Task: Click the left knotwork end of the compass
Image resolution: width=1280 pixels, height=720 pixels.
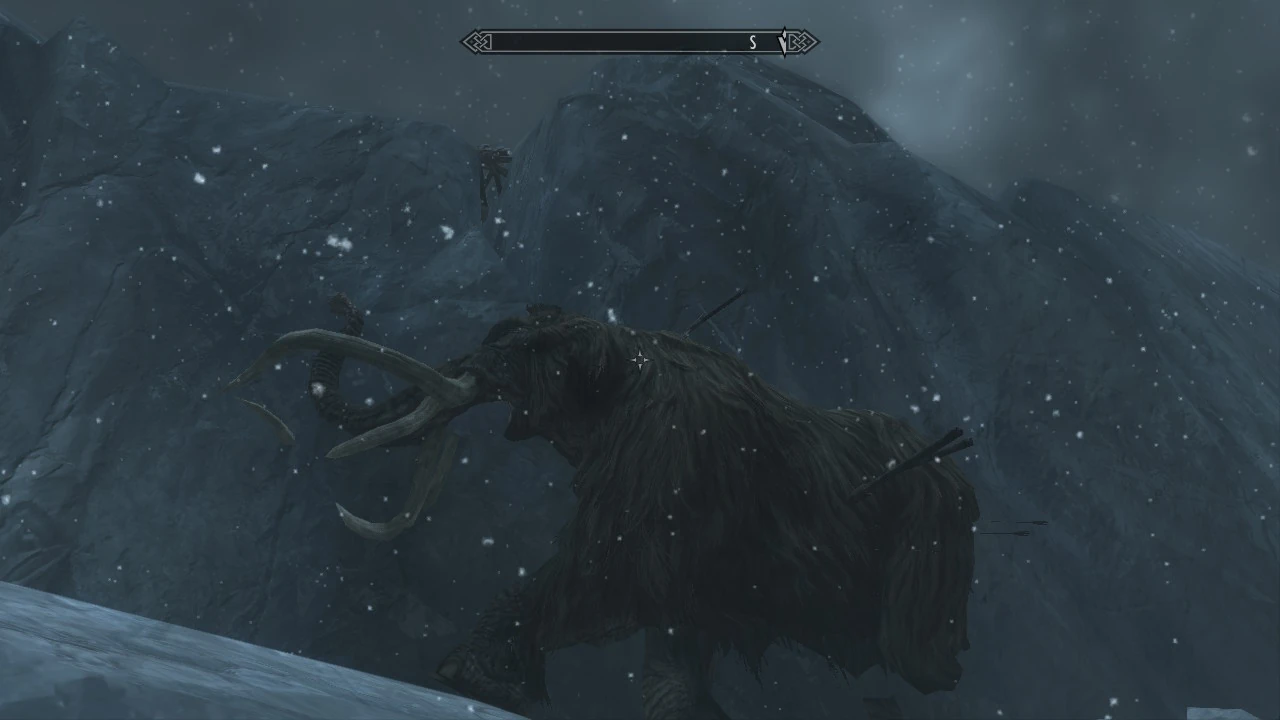Action: click(x=477, y=42)
